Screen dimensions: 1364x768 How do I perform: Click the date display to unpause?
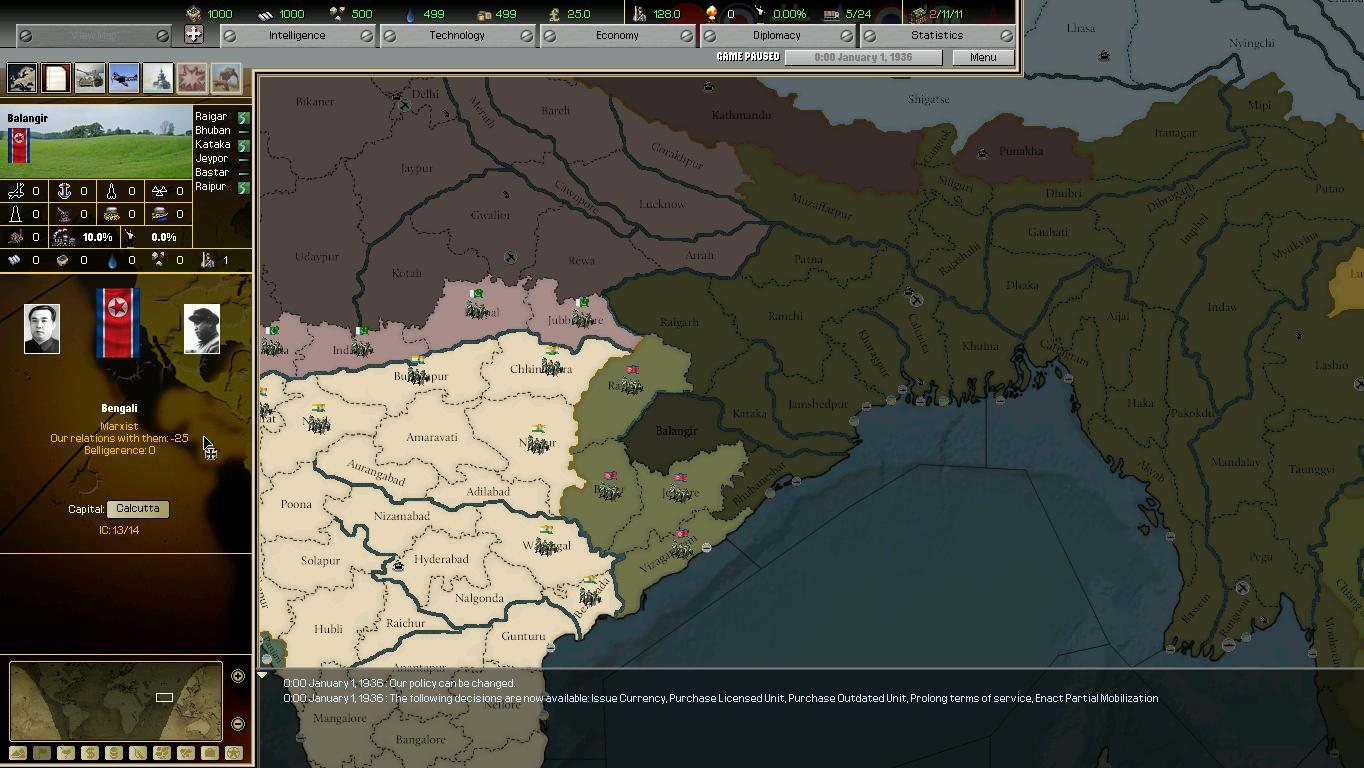(x=863, y=57)
